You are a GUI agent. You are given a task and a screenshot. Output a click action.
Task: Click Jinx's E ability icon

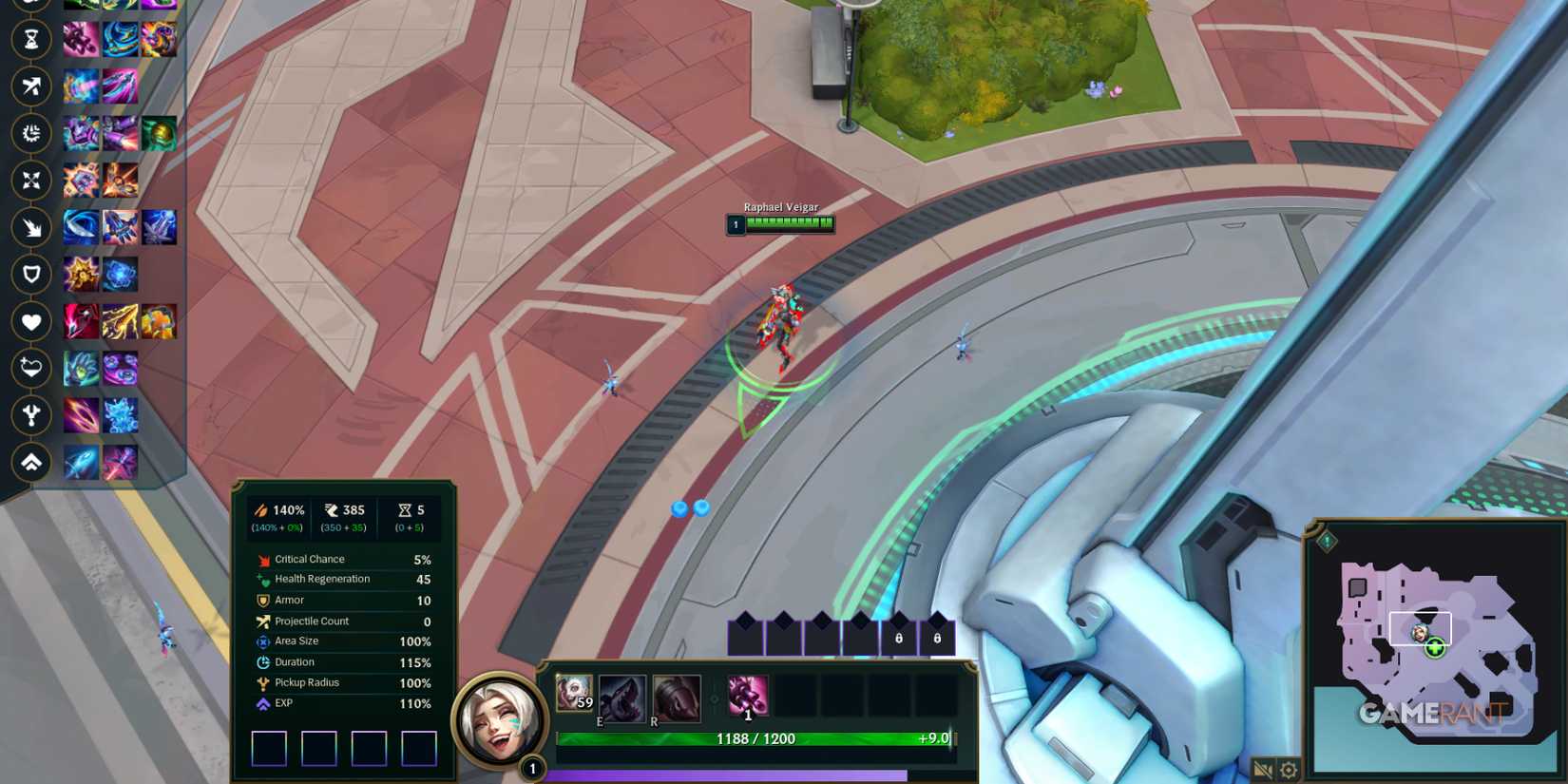[x=622, y=695]
